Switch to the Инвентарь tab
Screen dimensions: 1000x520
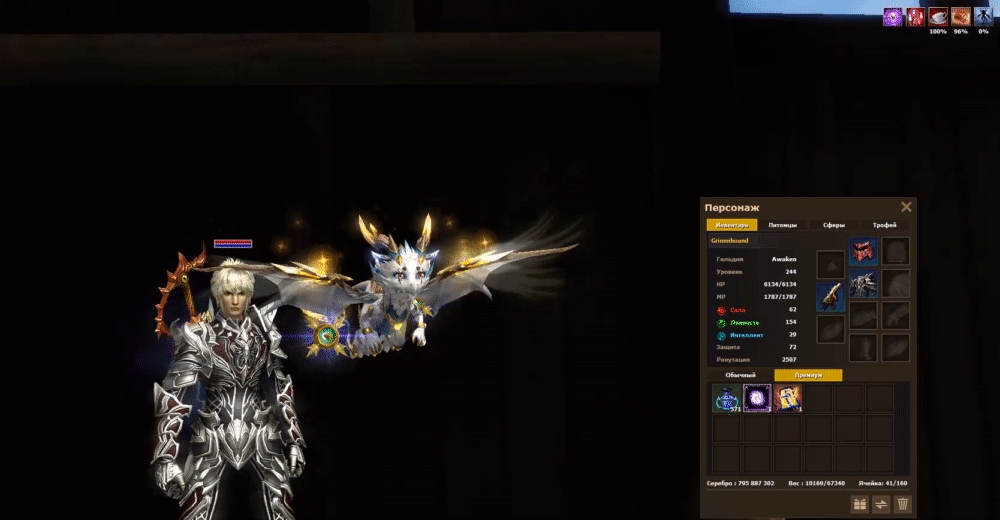tap(731, 225)
